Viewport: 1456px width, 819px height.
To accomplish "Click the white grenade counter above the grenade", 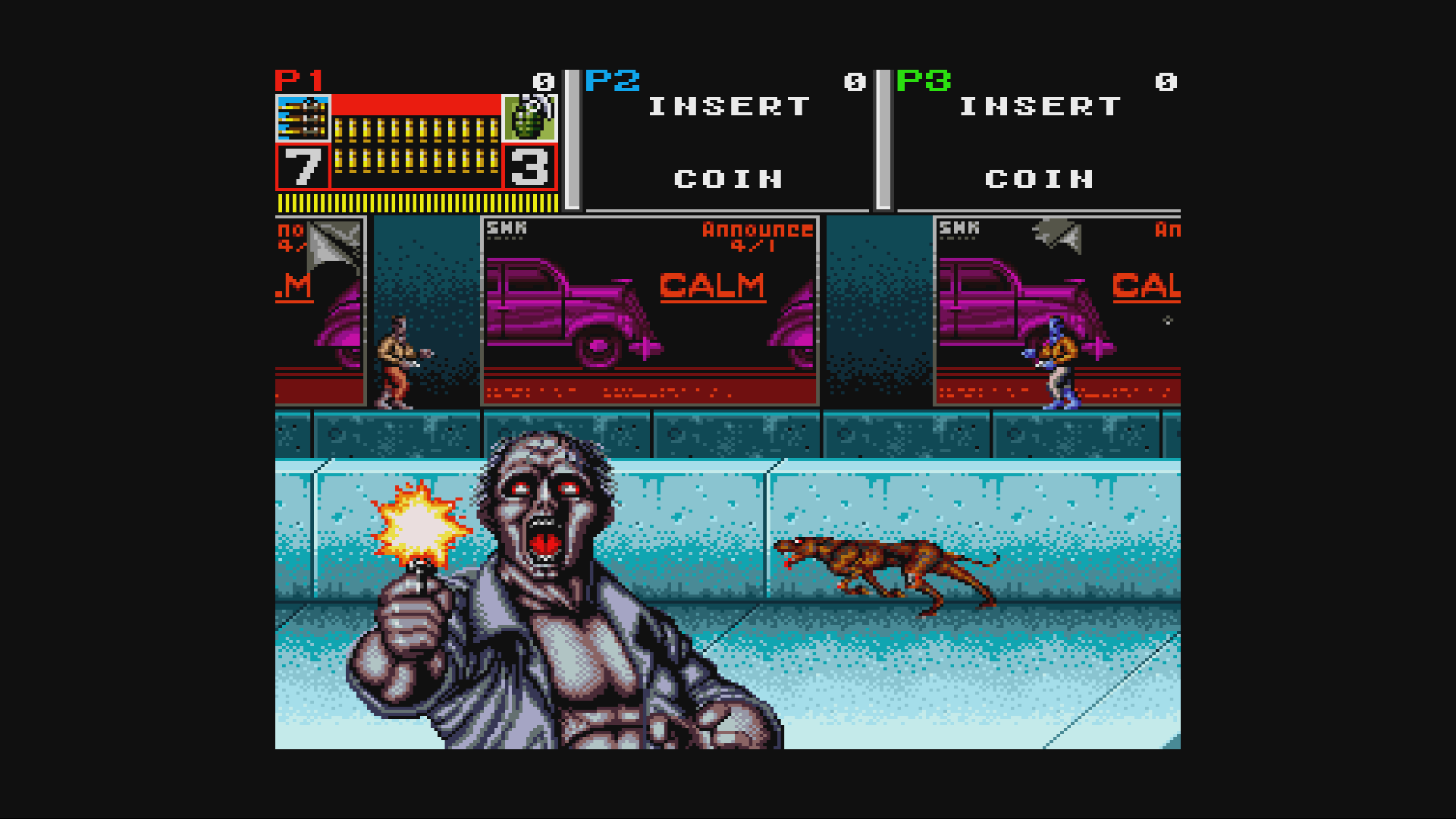I will (543, 80).
